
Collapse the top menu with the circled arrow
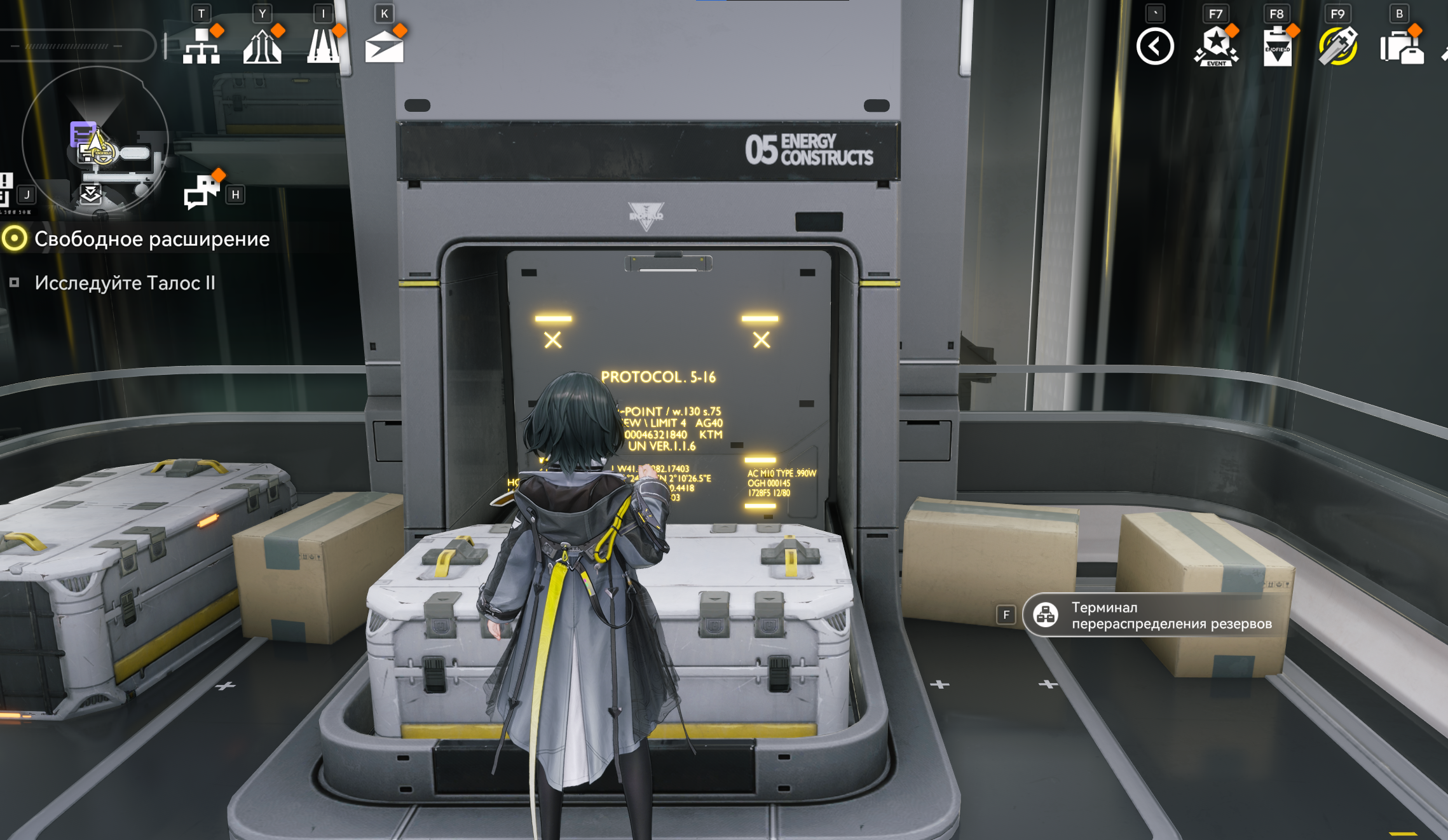tap(1154, 46)
